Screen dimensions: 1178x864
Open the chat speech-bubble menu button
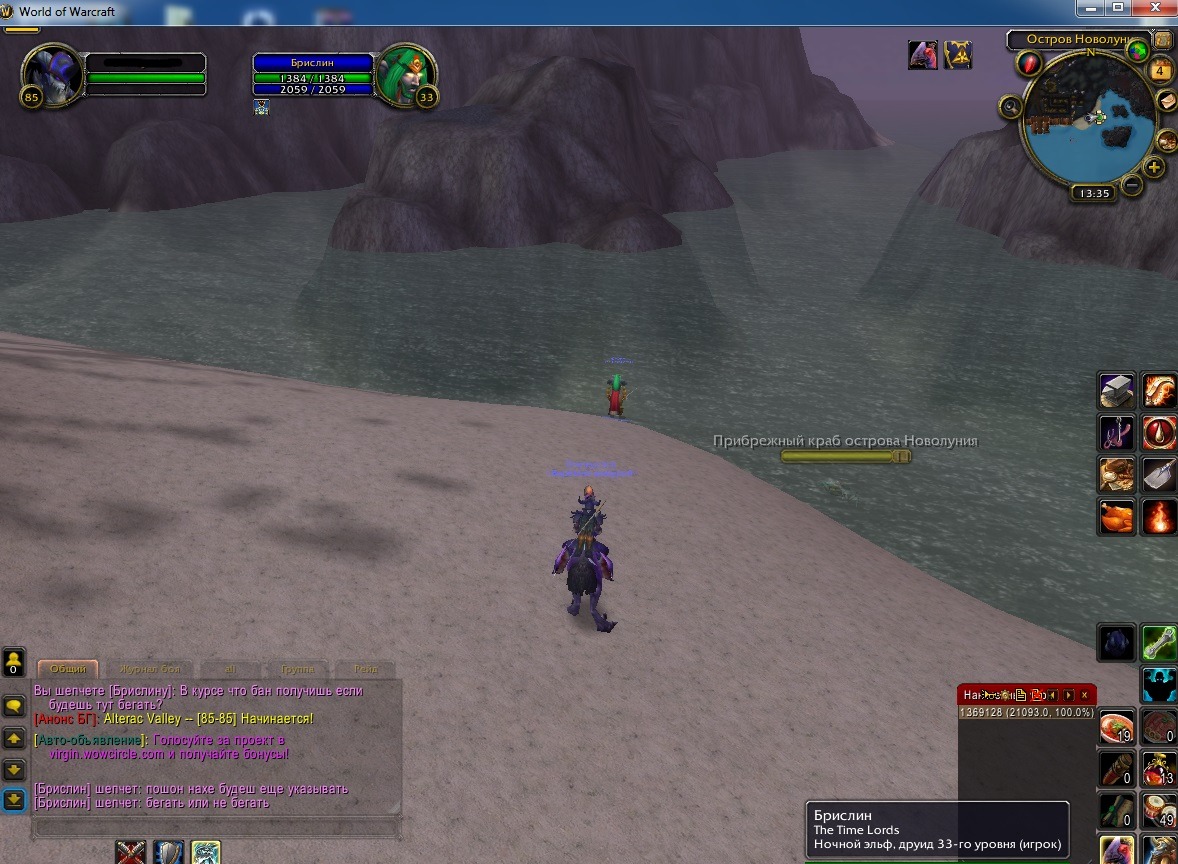[14, 706]
